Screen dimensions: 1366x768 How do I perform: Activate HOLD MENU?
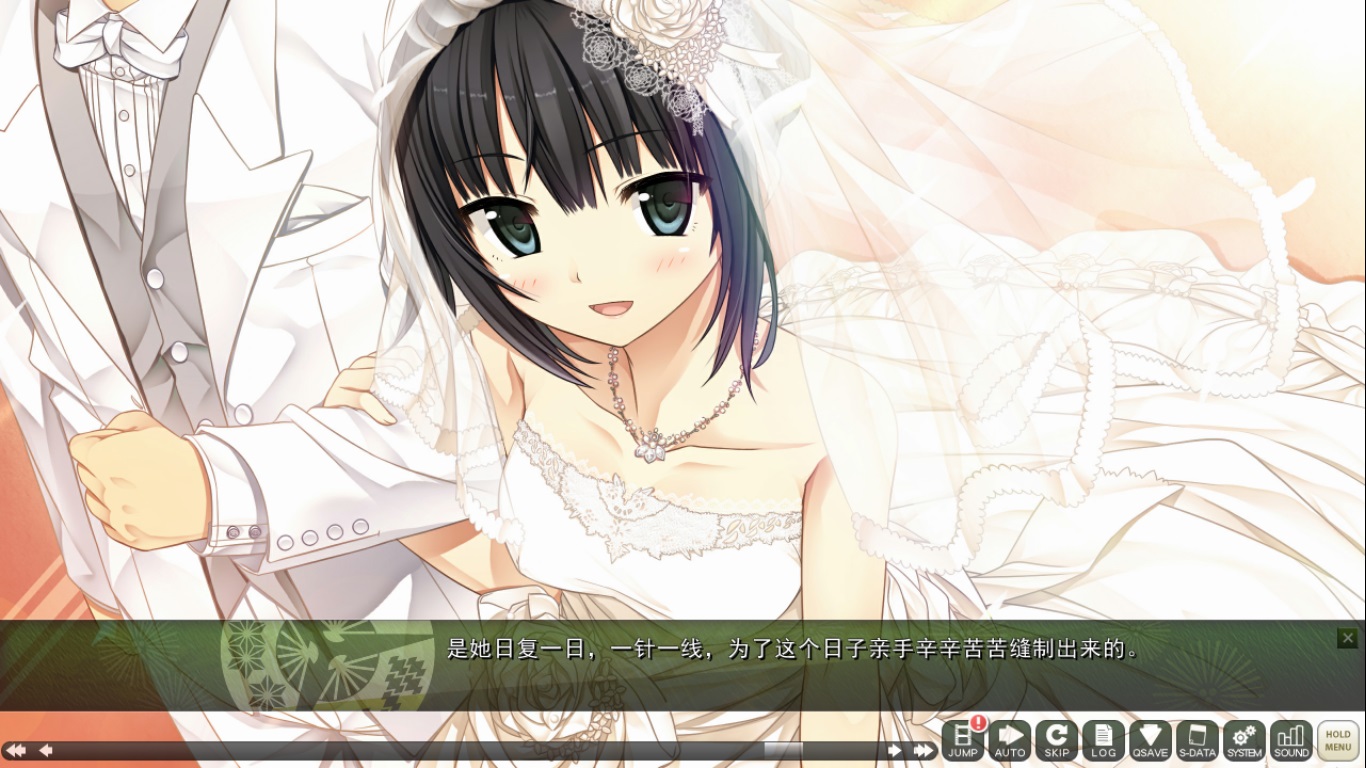[1339, 738]
